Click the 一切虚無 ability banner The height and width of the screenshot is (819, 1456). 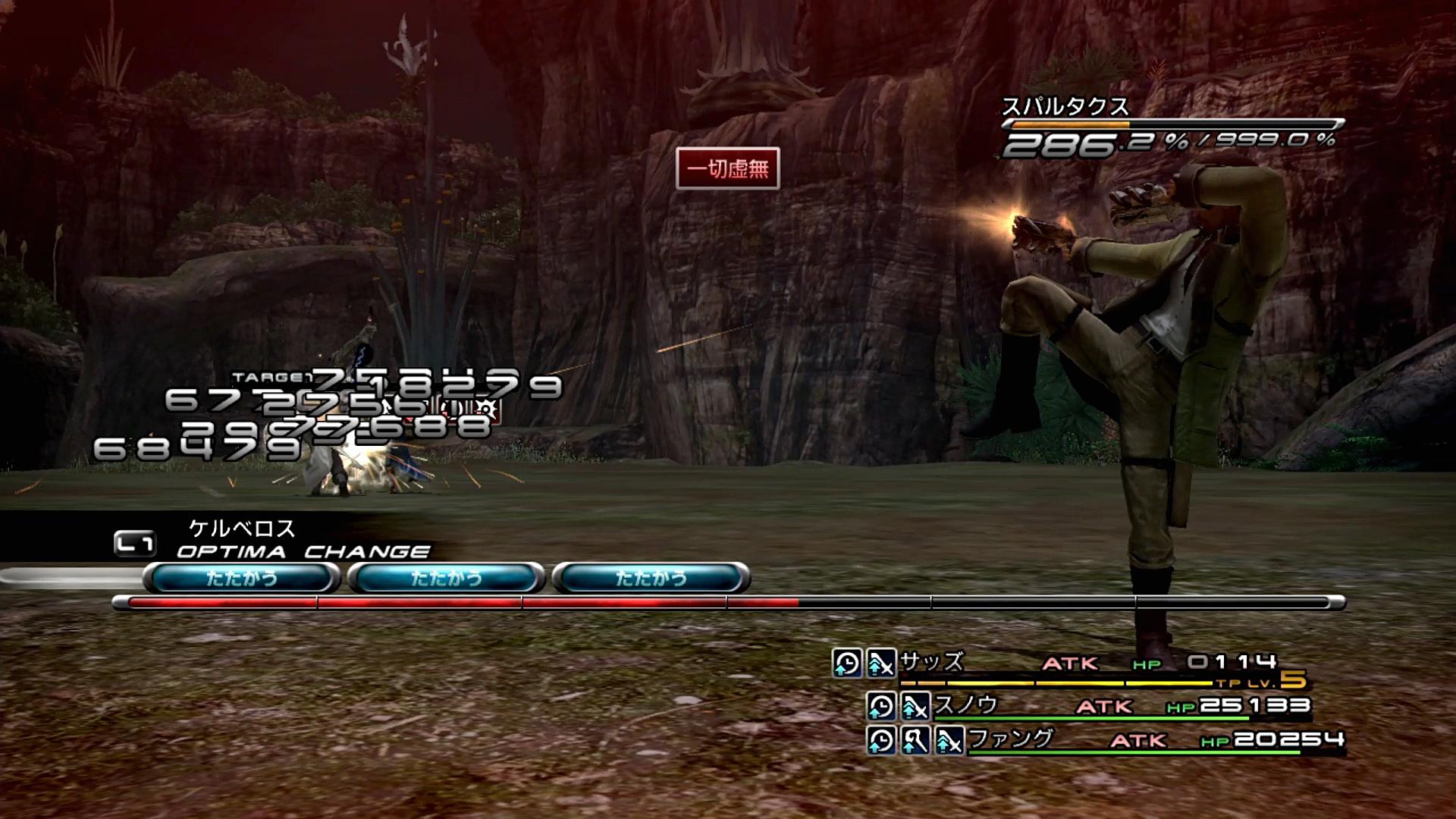point(727,168)
